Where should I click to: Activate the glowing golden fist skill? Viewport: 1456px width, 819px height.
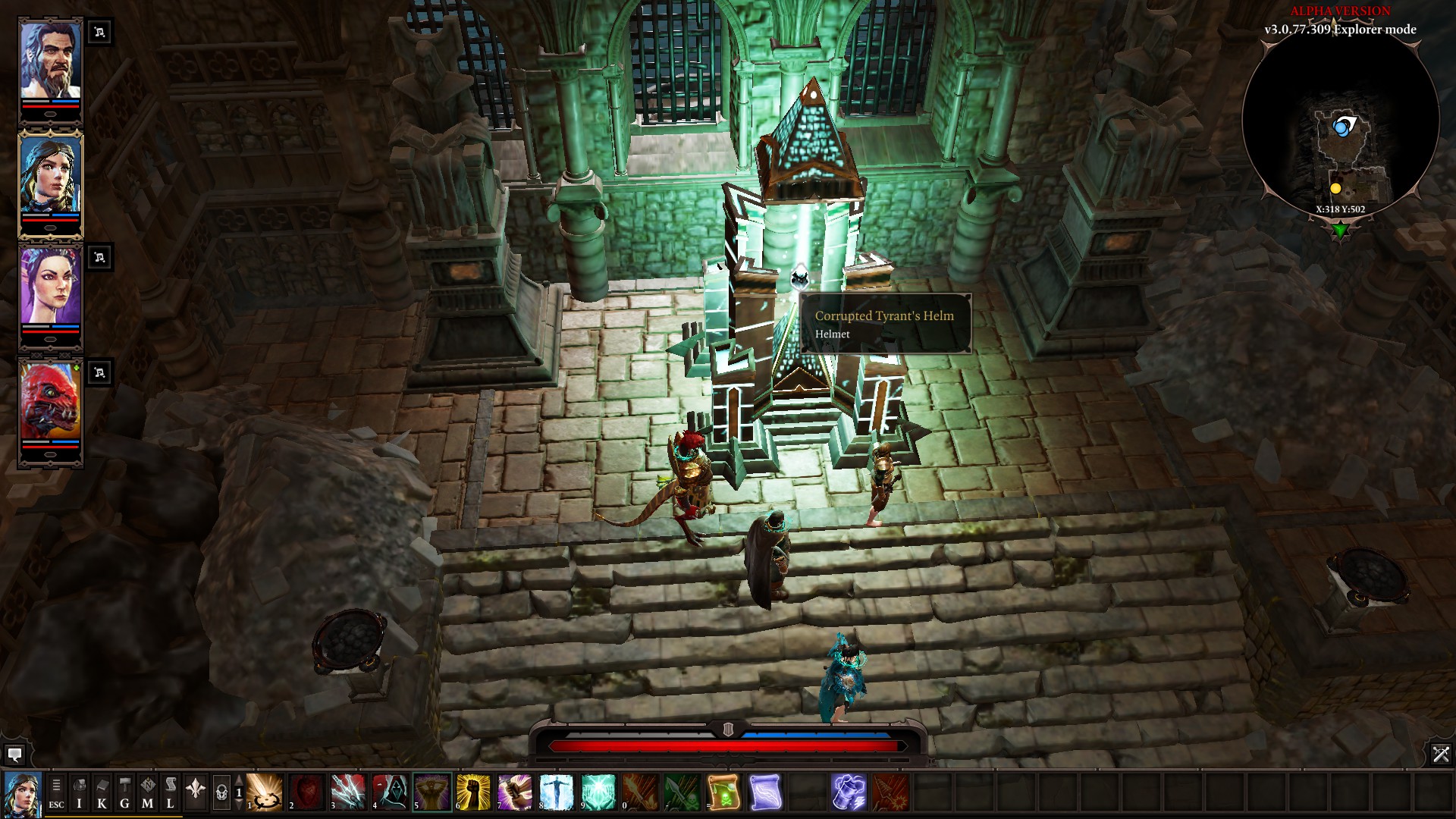474,792
